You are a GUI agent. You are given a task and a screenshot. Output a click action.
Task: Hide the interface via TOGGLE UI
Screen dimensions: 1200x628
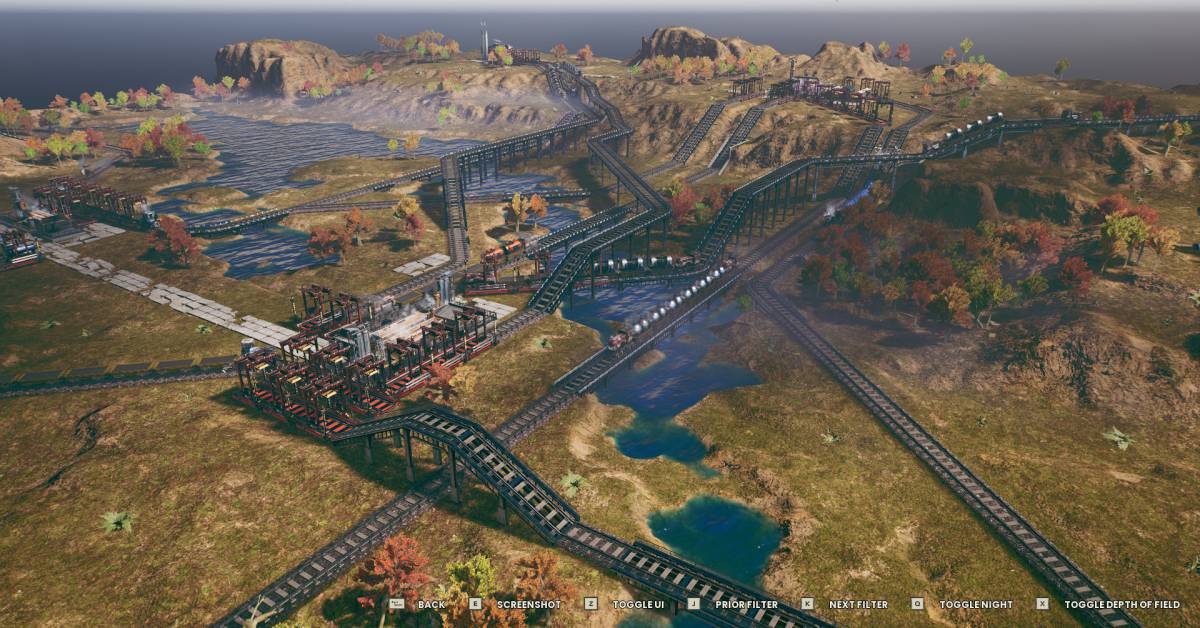tap(637, 604)
